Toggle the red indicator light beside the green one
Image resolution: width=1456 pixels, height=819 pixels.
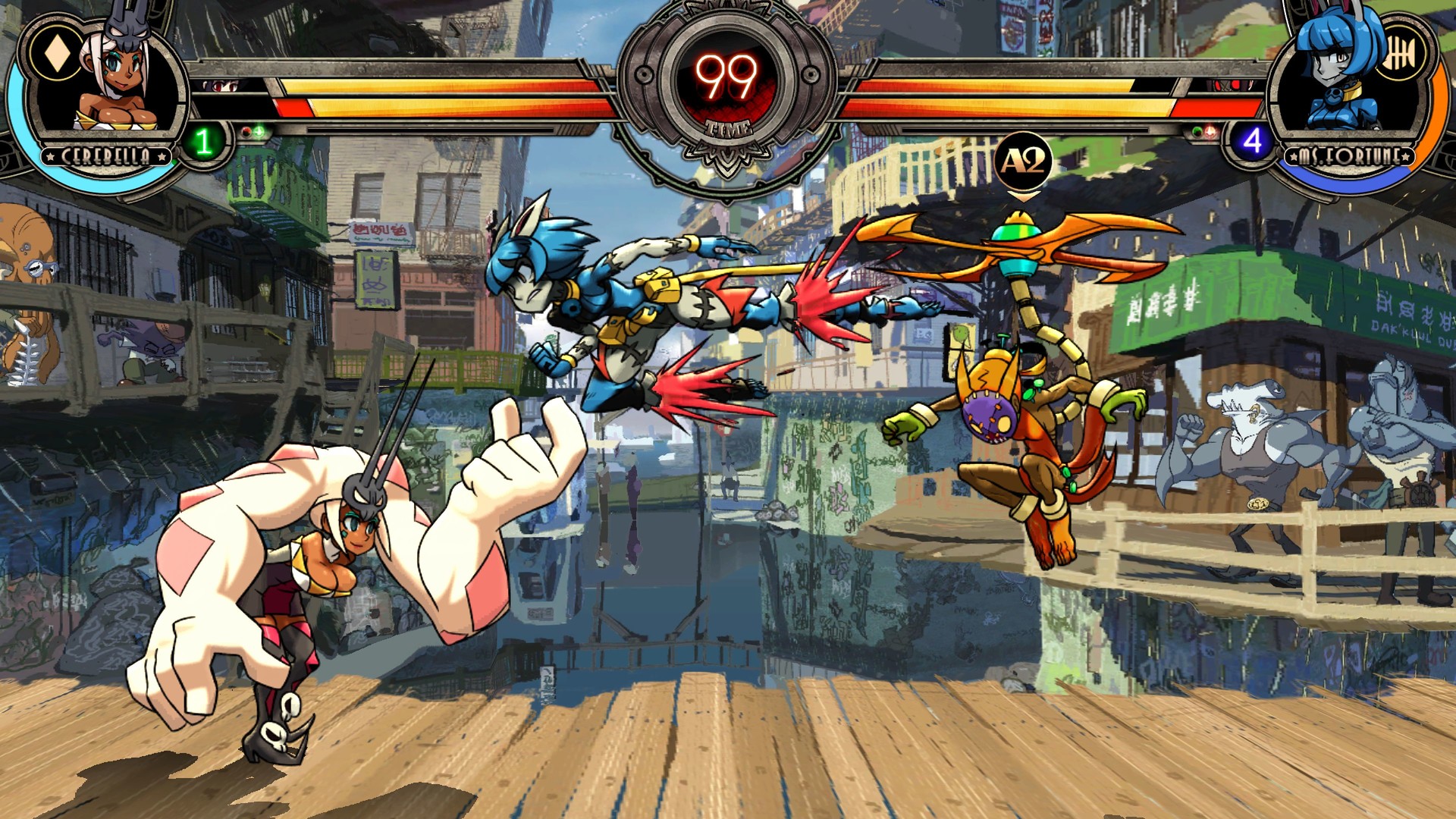[245, 130]
